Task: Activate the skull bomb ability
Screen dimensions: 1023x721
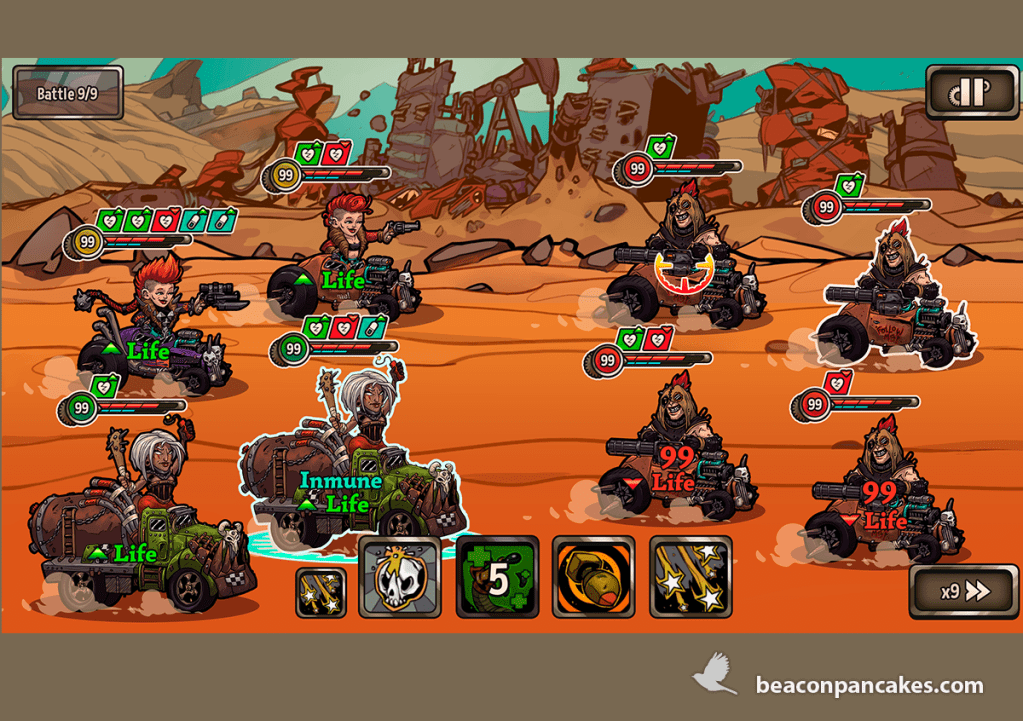Action: click(400, 577)
